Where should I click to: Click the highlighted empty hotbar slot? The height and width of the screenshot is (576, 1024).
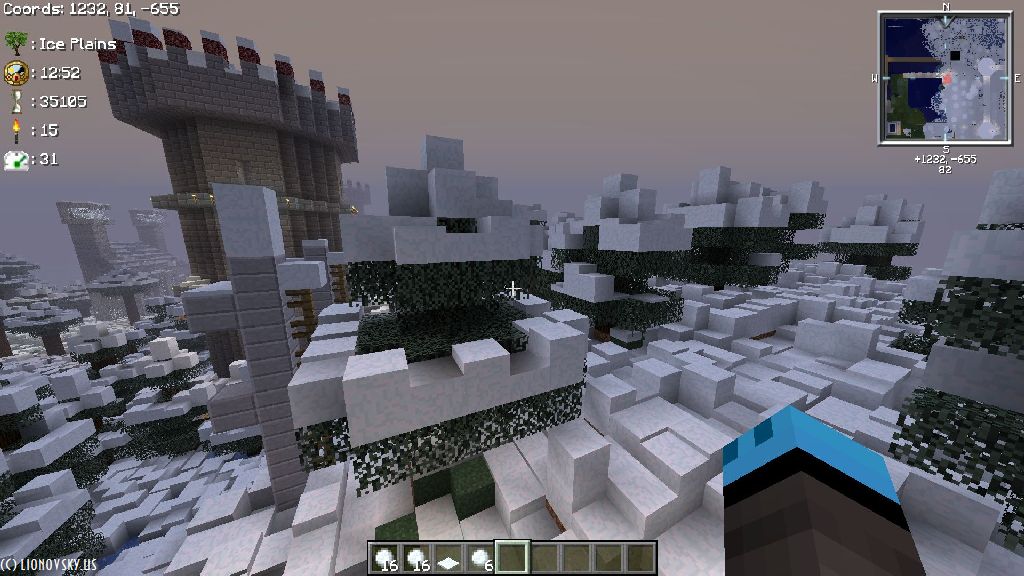click(x=512, y=558)
